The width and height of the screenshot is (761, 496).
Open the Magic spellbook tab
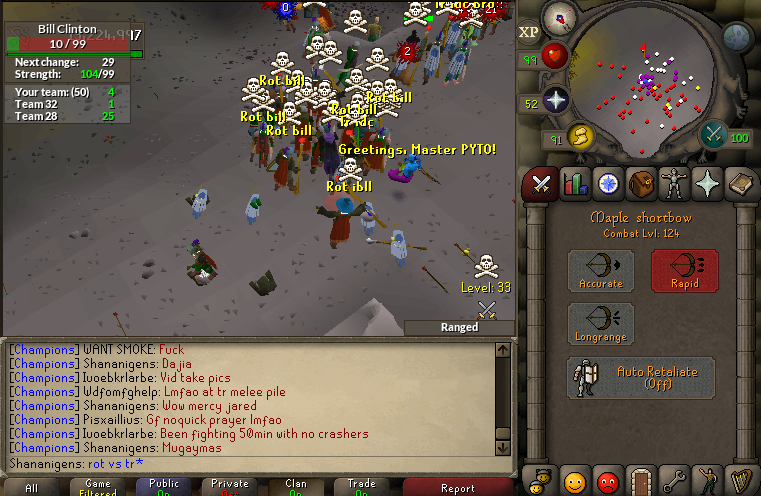(740, 184)
